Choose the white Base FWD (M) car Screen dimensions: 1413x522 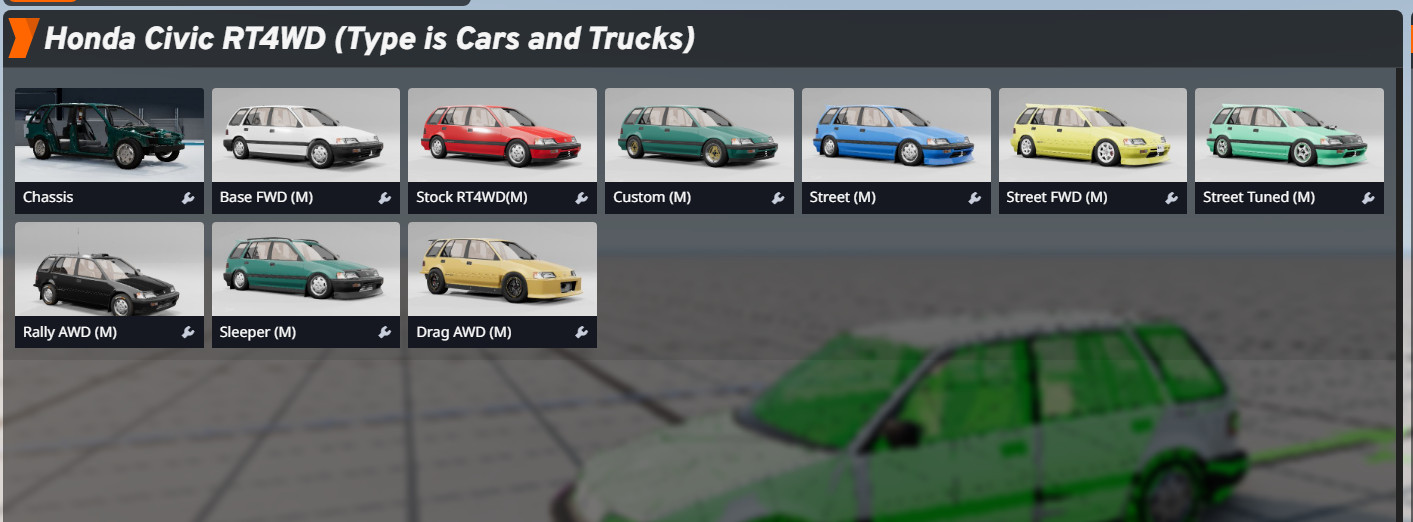pyautogui.click(x=305, y=136)
